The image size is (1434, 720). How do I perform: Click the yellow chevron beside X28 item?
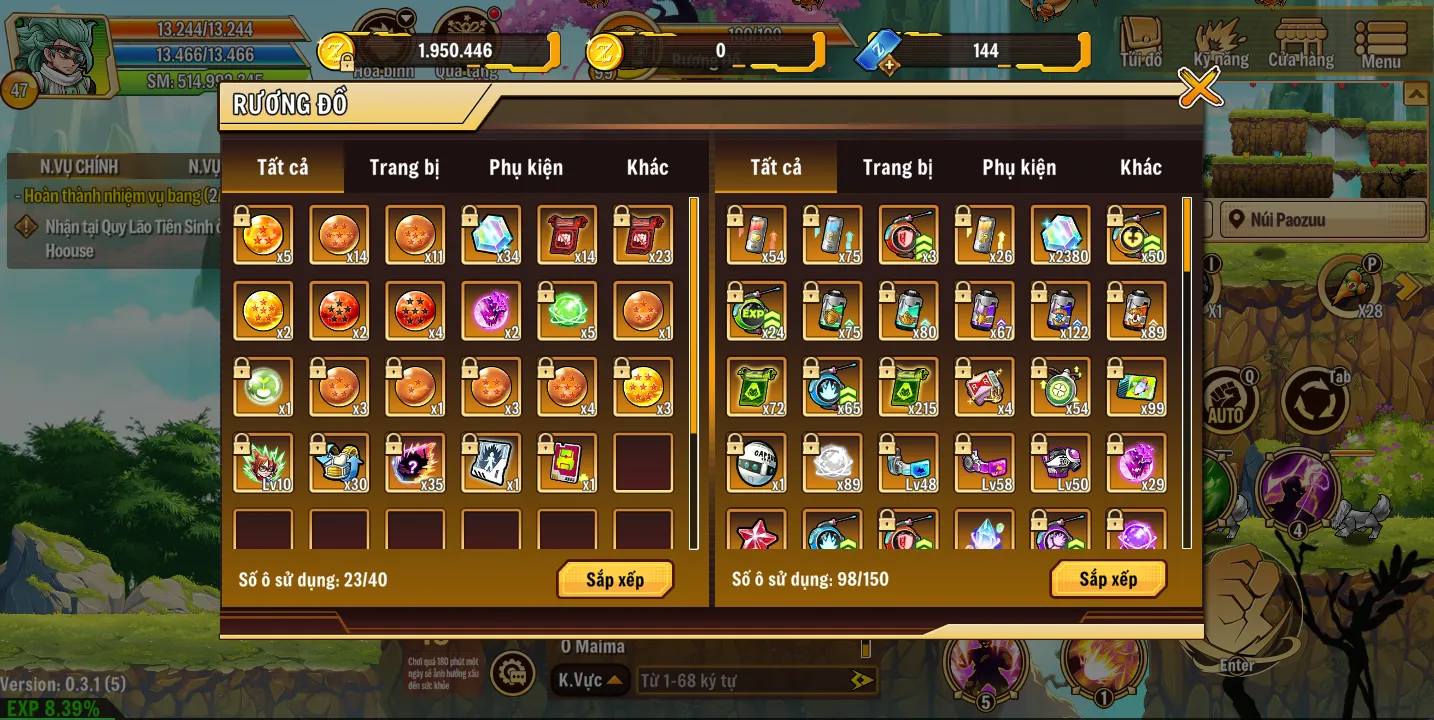1409,287
